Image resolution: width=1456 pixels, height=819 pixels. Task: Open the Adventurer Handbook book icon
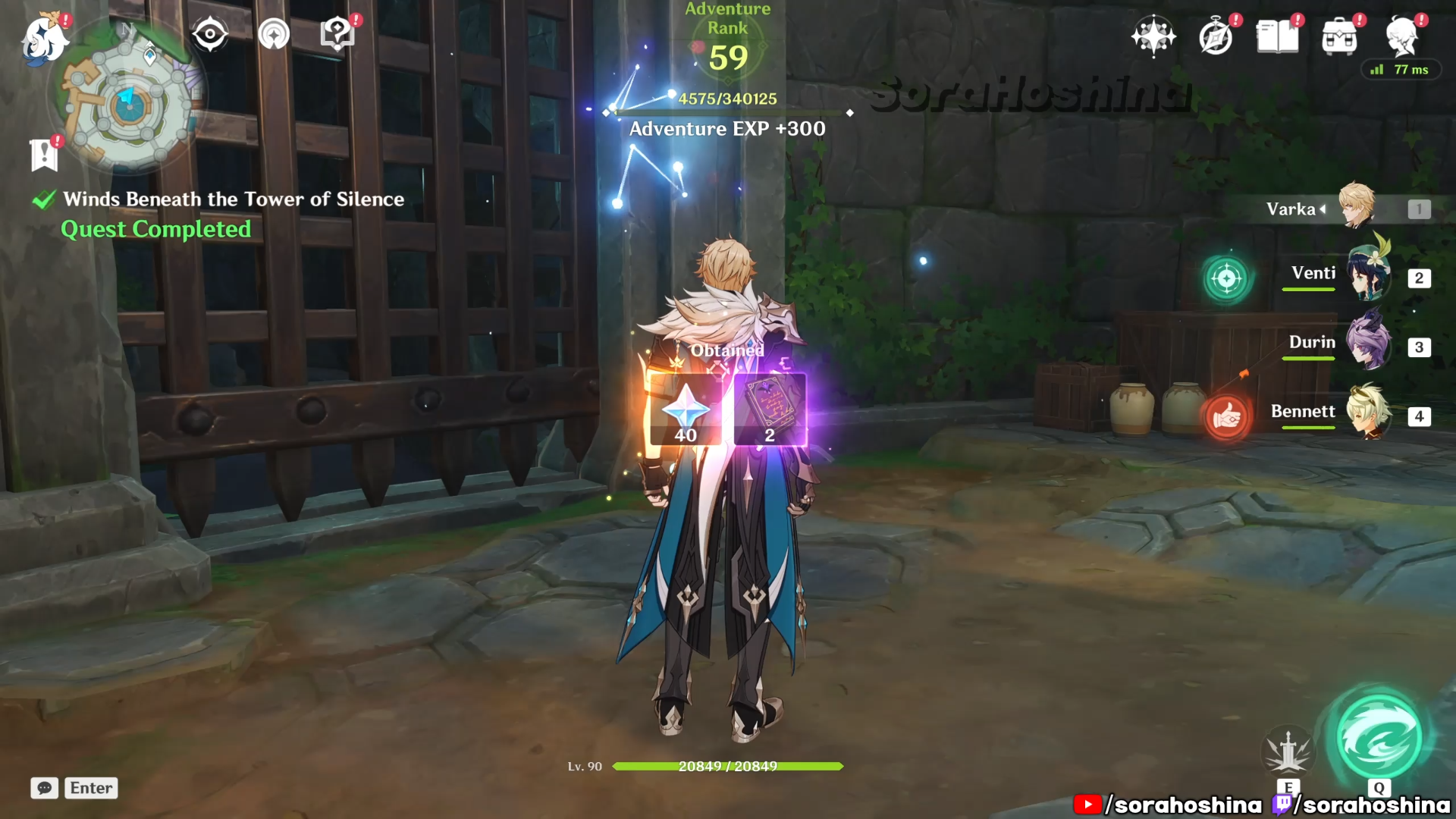(x=1278, y=36)
